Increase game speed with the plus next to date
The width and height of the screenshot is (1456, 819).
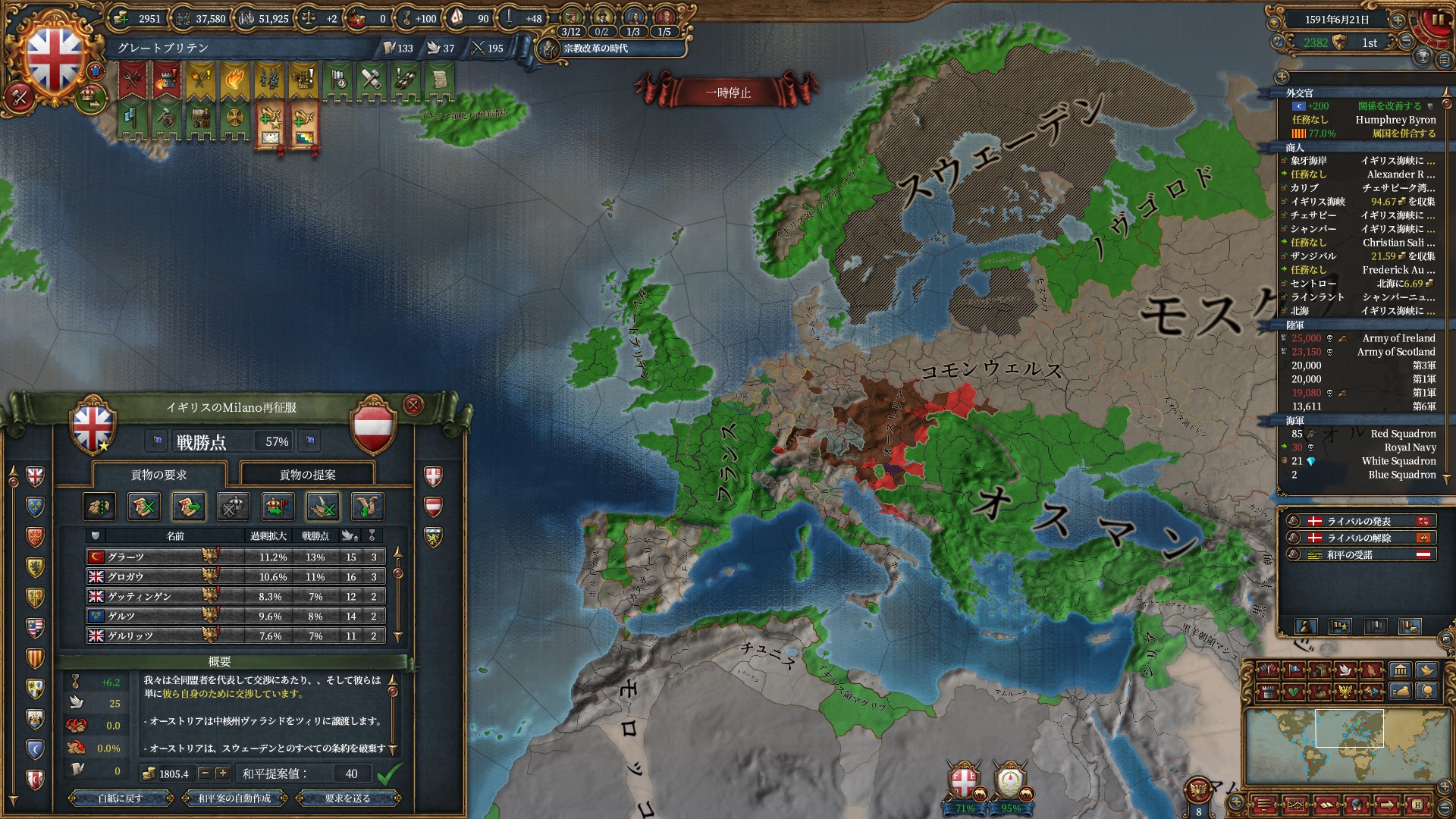(1397, 20)
